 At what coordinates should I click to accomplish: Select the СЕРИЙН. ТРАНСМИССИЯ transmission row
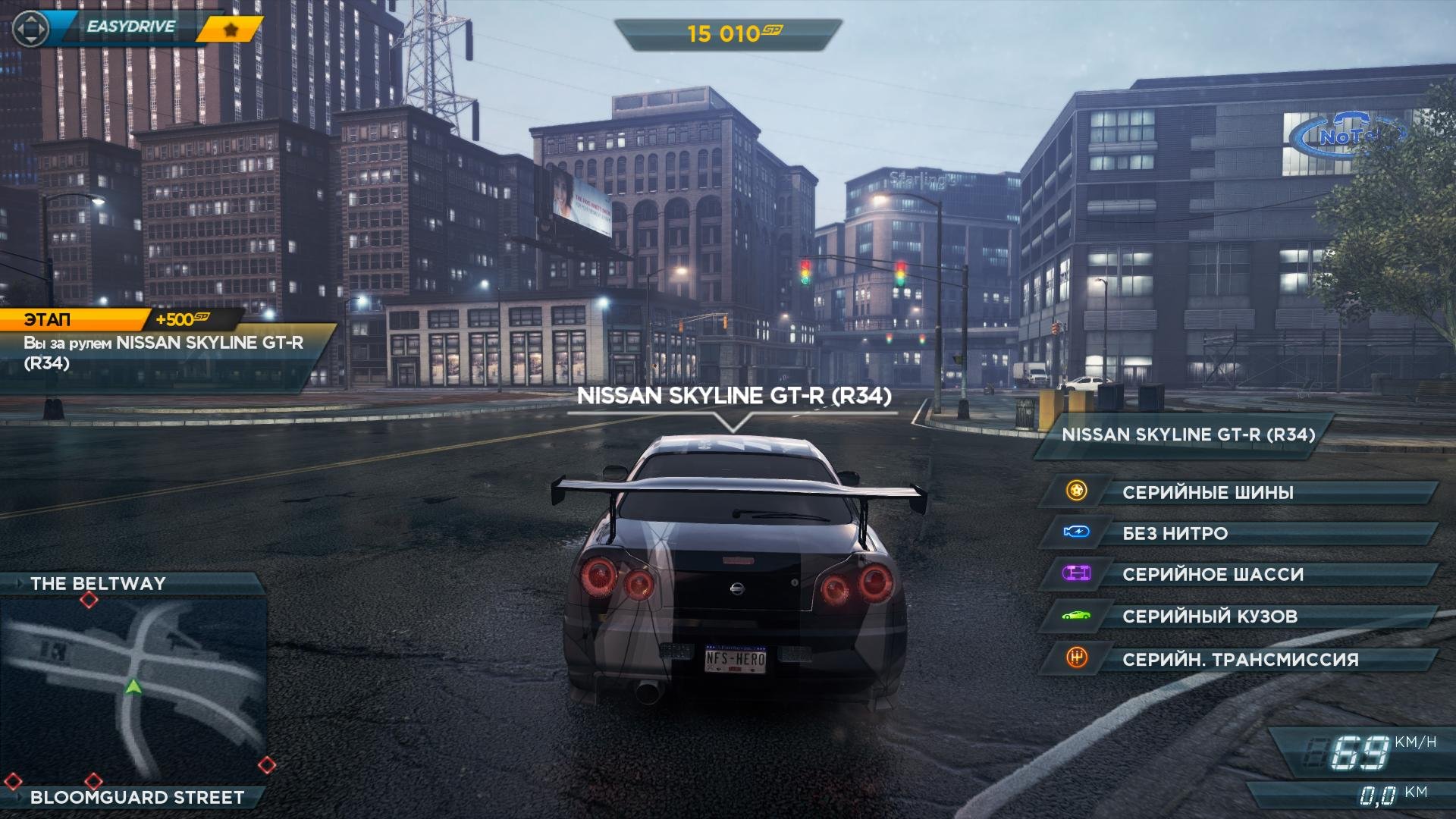coord(1239,659)
